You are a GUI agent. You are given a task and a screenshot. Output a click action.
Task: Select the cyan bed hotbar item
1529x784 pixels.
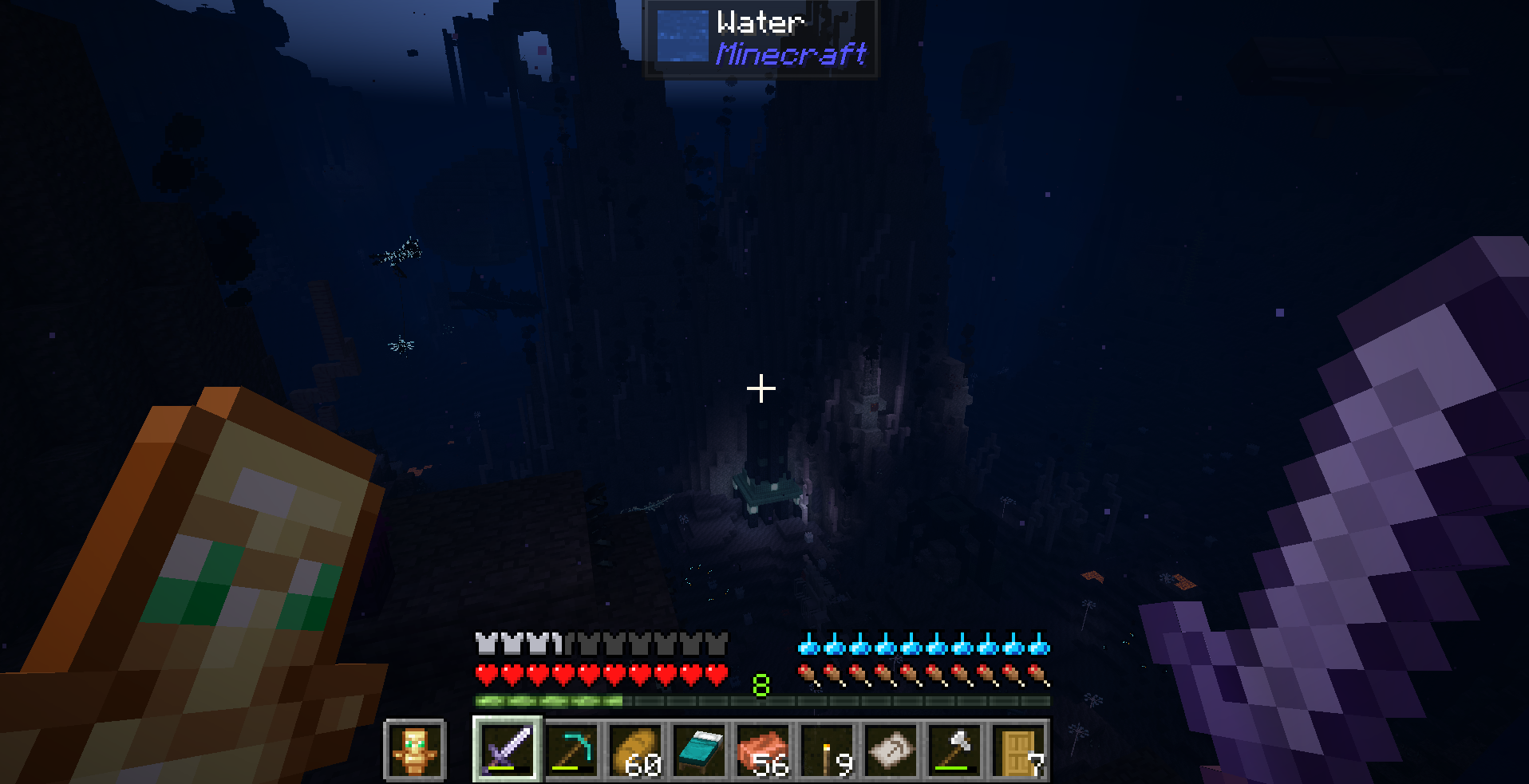coord(701,751)
